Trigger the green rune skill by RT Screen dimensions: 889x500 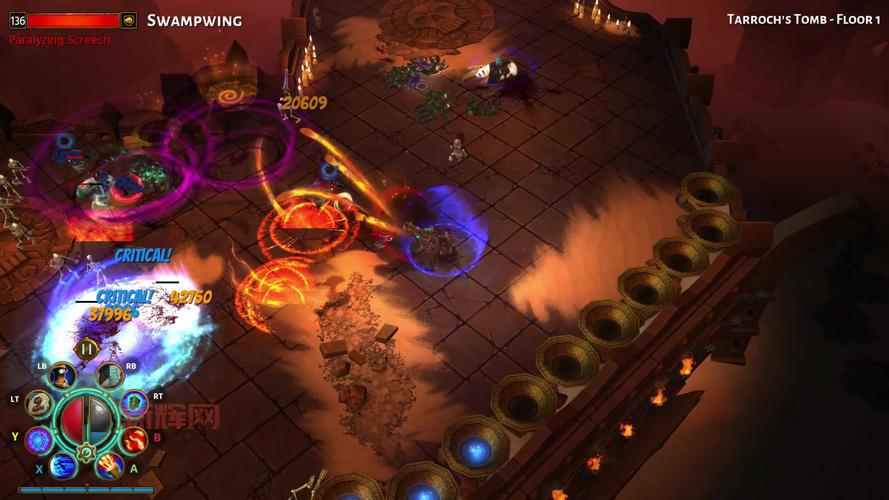coord(134,403)
